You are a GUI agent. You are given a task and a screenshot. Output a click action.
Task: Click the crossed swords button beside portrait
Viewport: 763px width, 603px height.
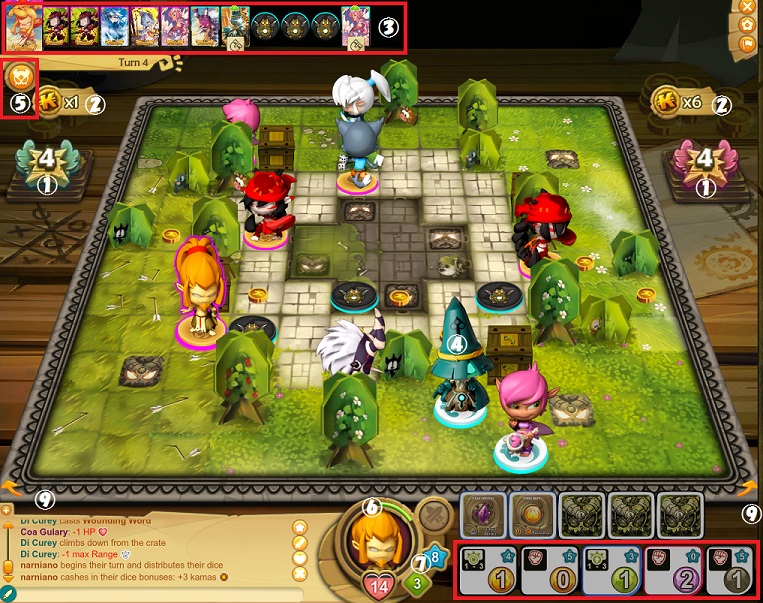tap(431, 517)
